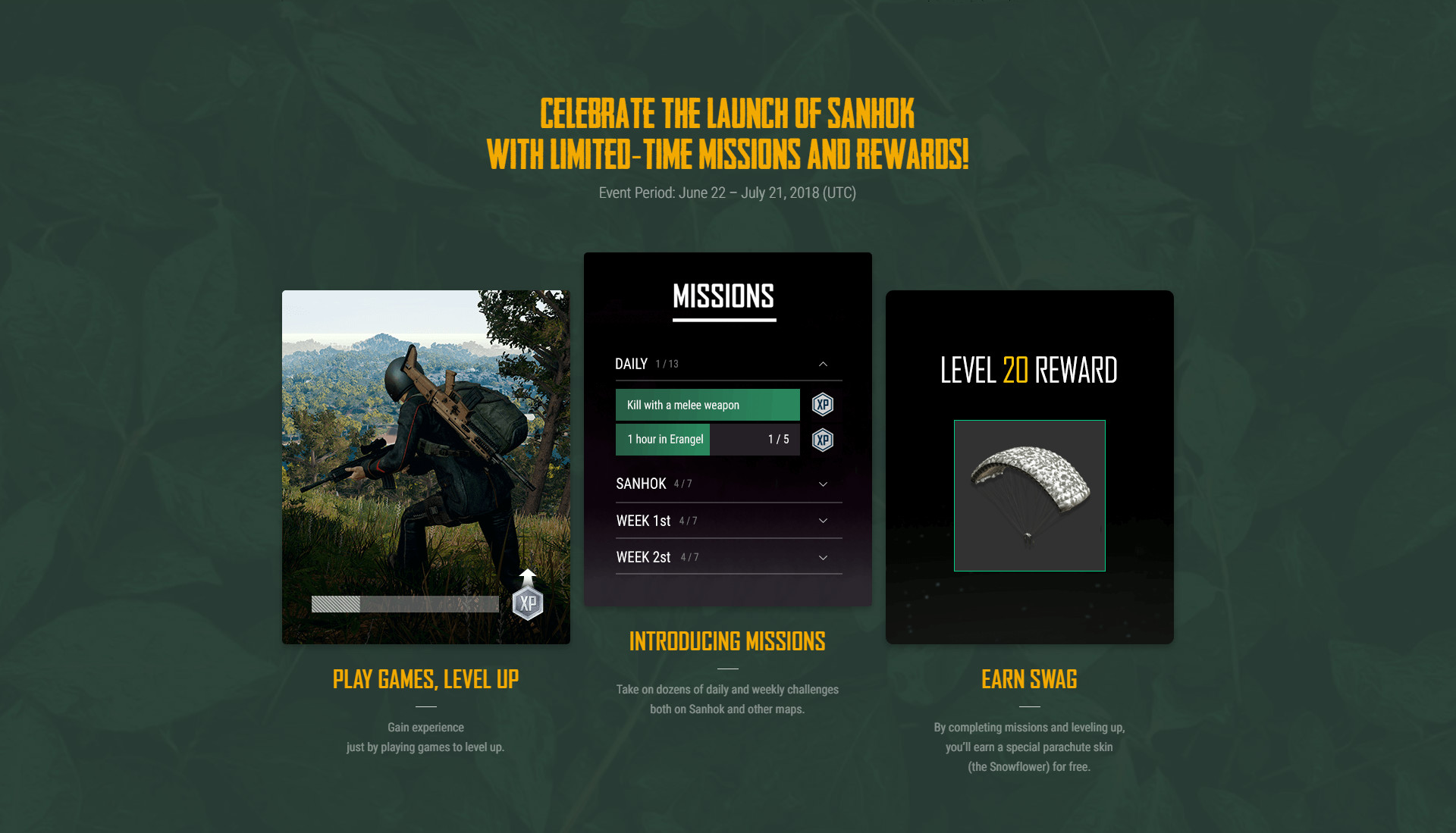Click the EARN SWAG heading
The image size is (1456, 833).
point(1029,680)
